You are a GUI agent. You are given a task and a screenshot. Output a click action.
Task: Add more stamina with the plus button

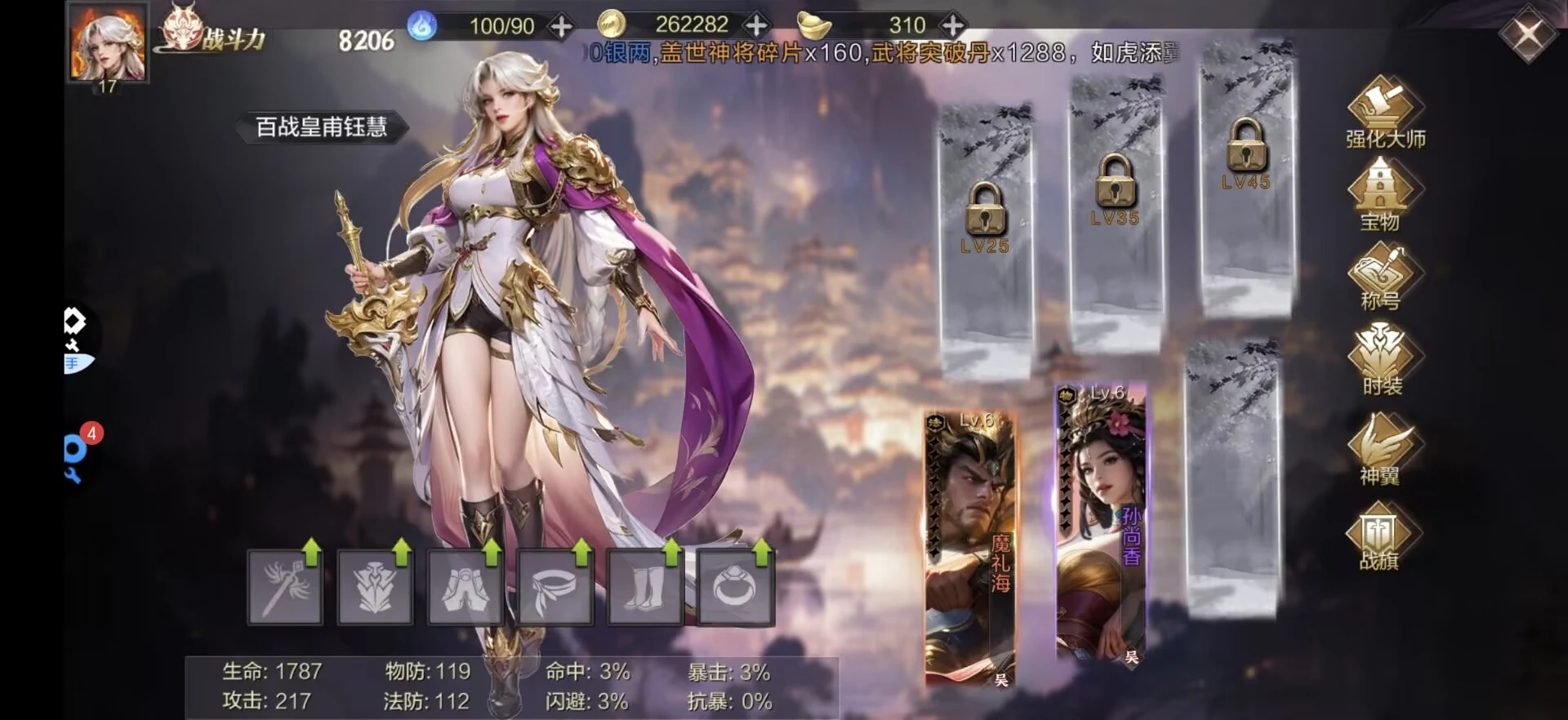[561, 27]
